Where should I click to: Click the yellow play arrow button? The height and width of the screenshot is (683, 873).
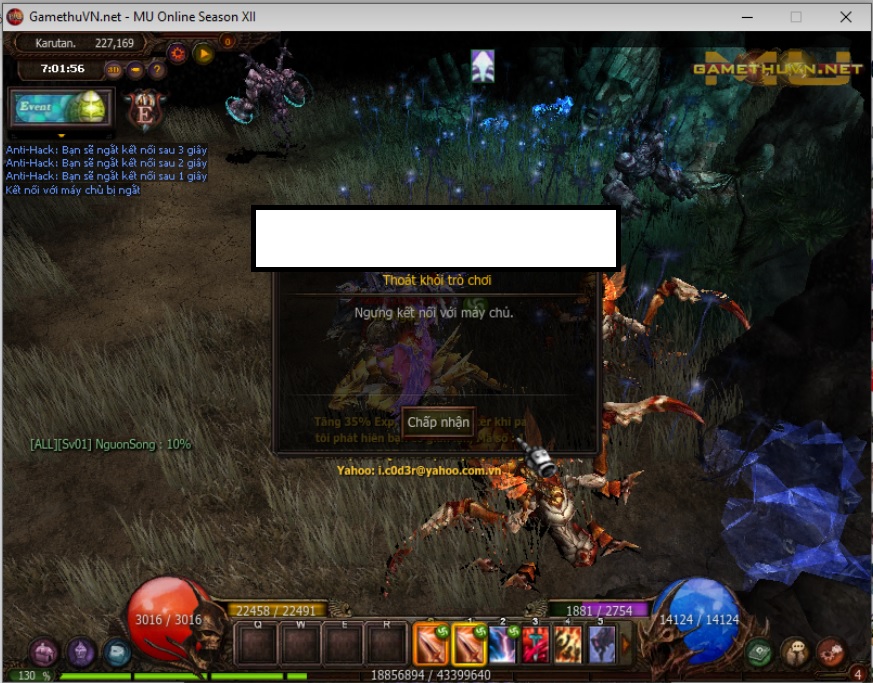tap(205, 54)
